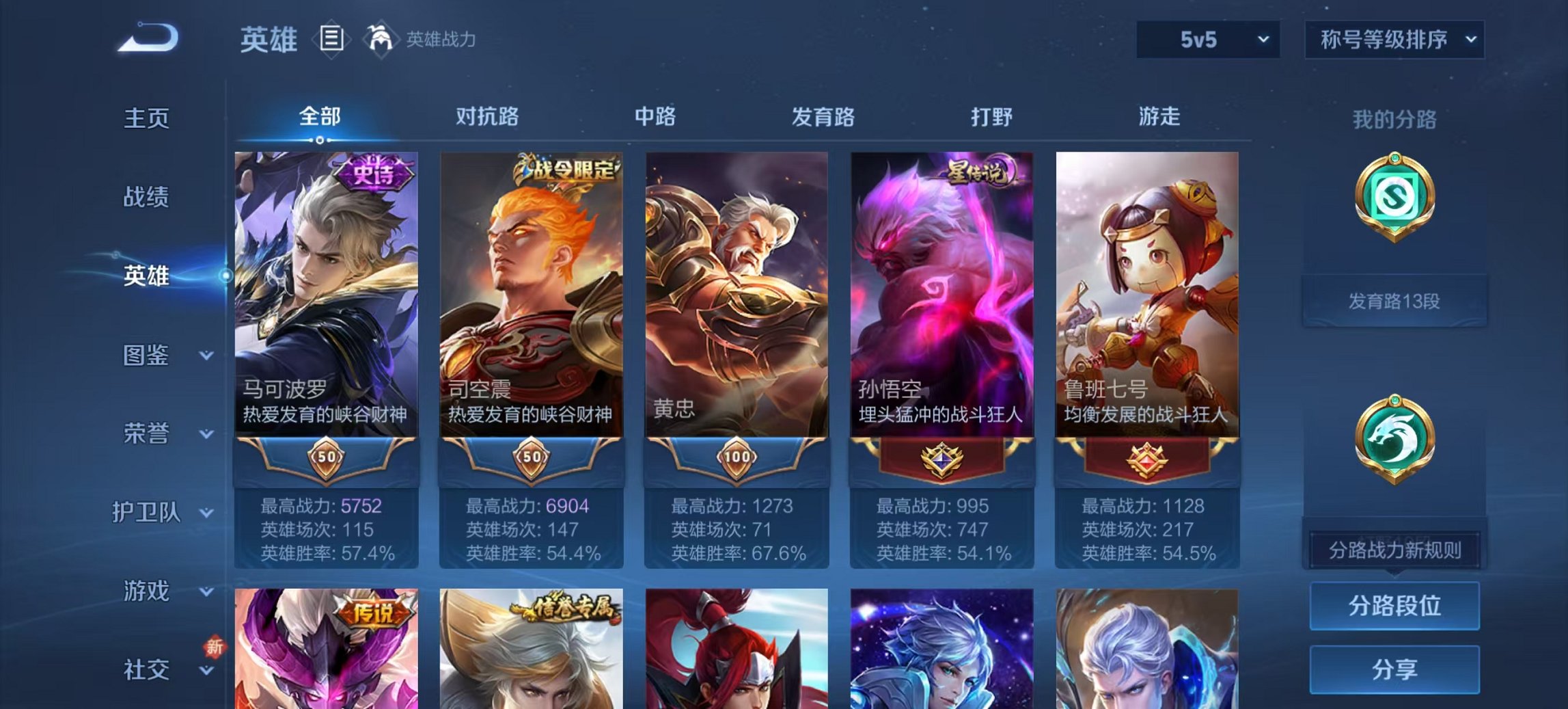This screenshot has height=709, width=1568.
Task: Select the 鲁班七号 hero card
Action: [1147, 308]
